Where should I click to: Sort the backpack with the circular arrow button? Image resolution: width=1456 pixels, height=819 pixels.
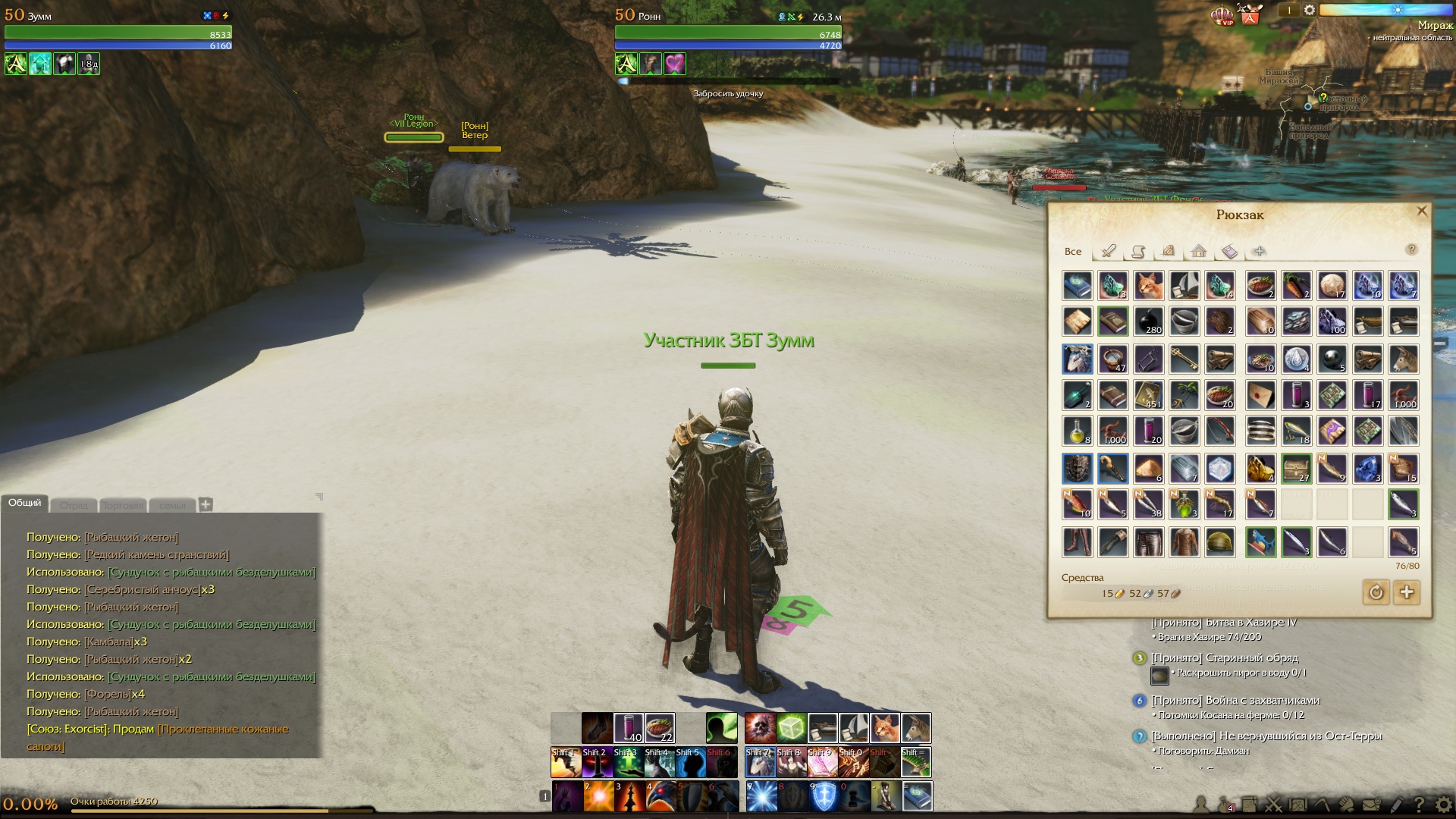tap(1376, 592)
